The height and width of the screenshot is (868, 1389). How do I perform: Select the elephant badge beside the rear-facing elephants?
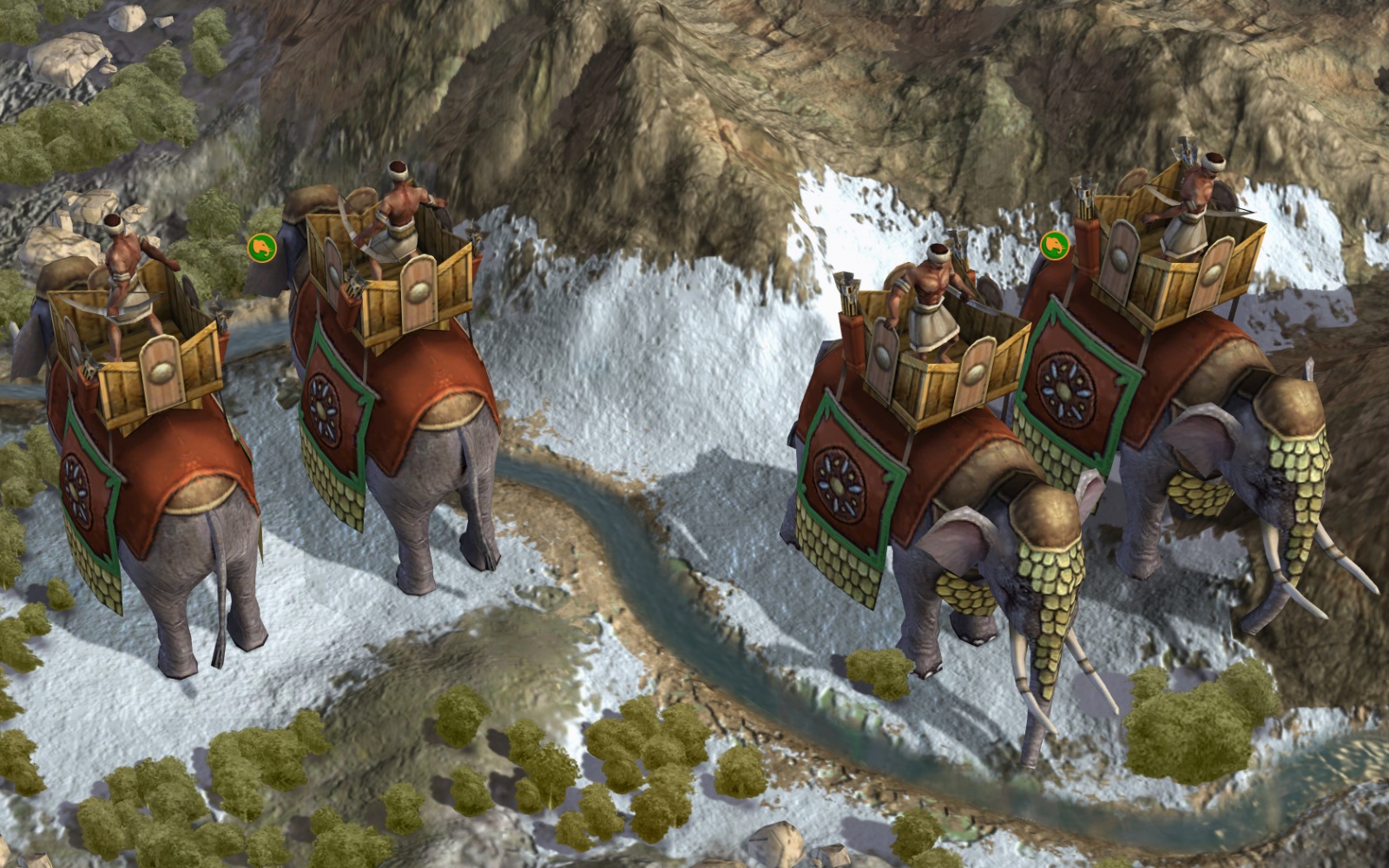point(261,247)
